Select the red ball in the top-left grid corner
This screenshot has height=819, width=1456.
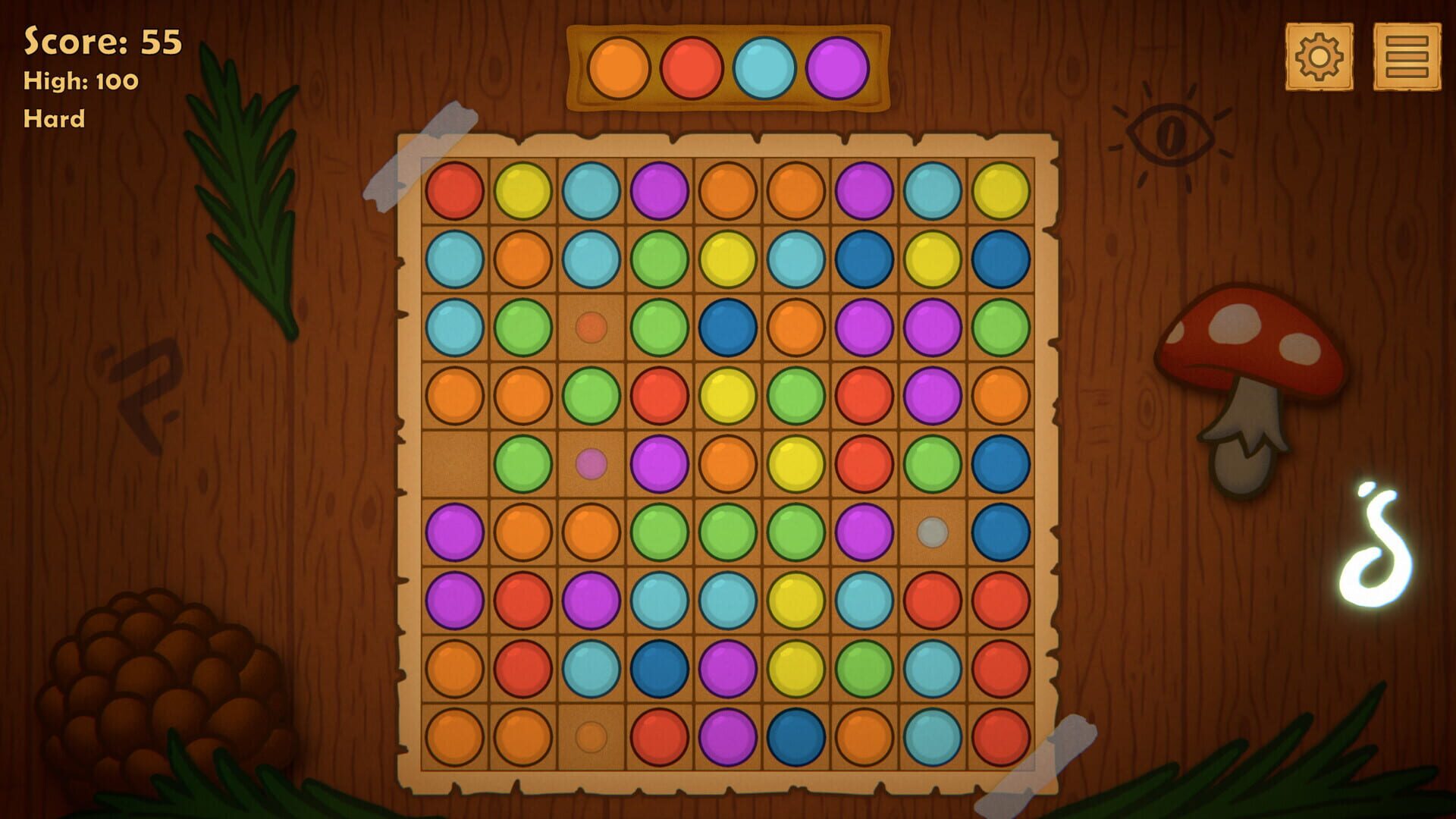click(x=456, y=188)
